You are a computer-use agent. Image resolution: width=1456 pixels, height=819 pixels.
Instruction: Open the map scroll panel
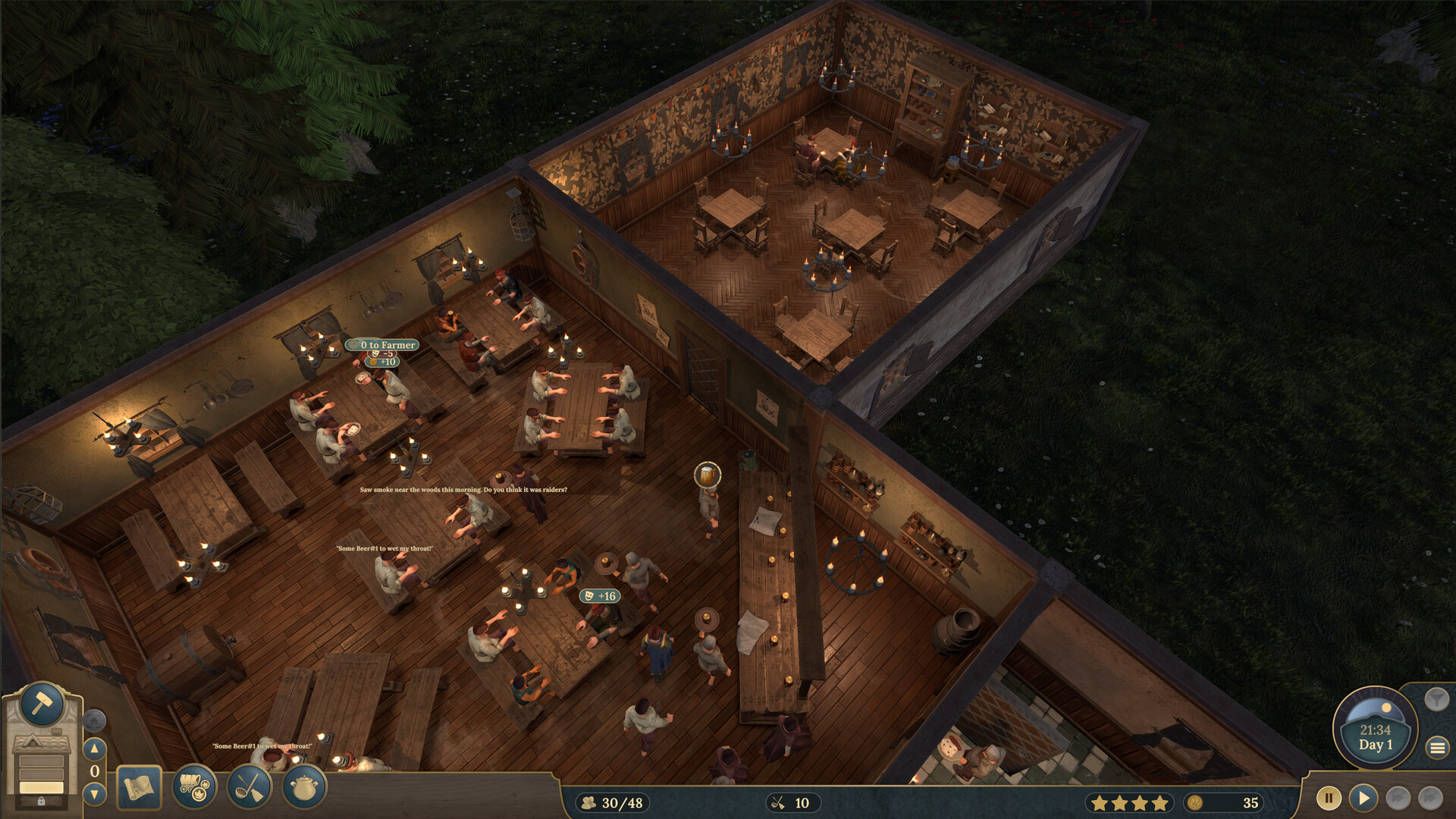[x=139, y=787]
